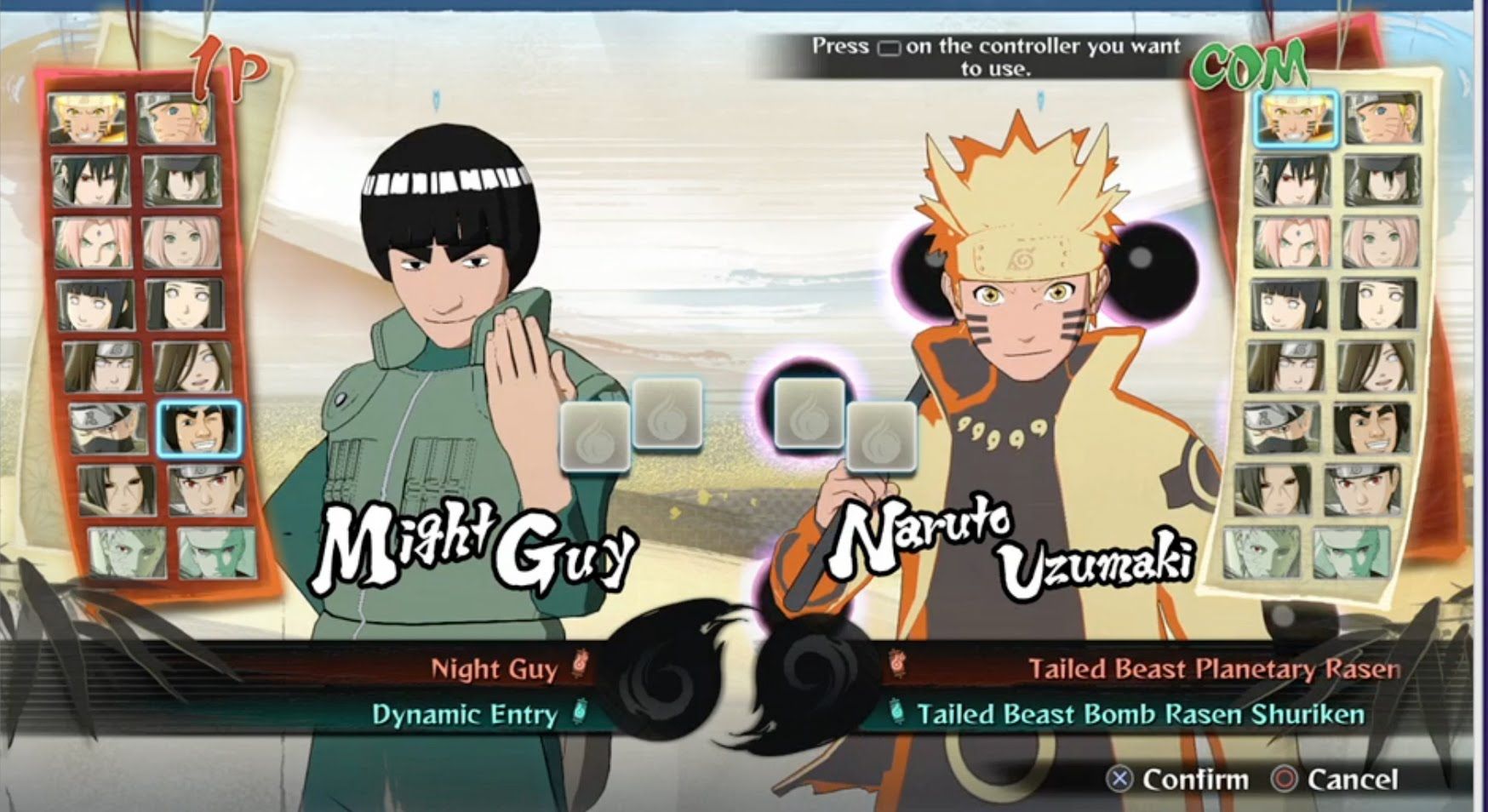Select Itachi's portrait in the 1P roster
This screenshot has width=1488, height=812.
click(117, 489)
